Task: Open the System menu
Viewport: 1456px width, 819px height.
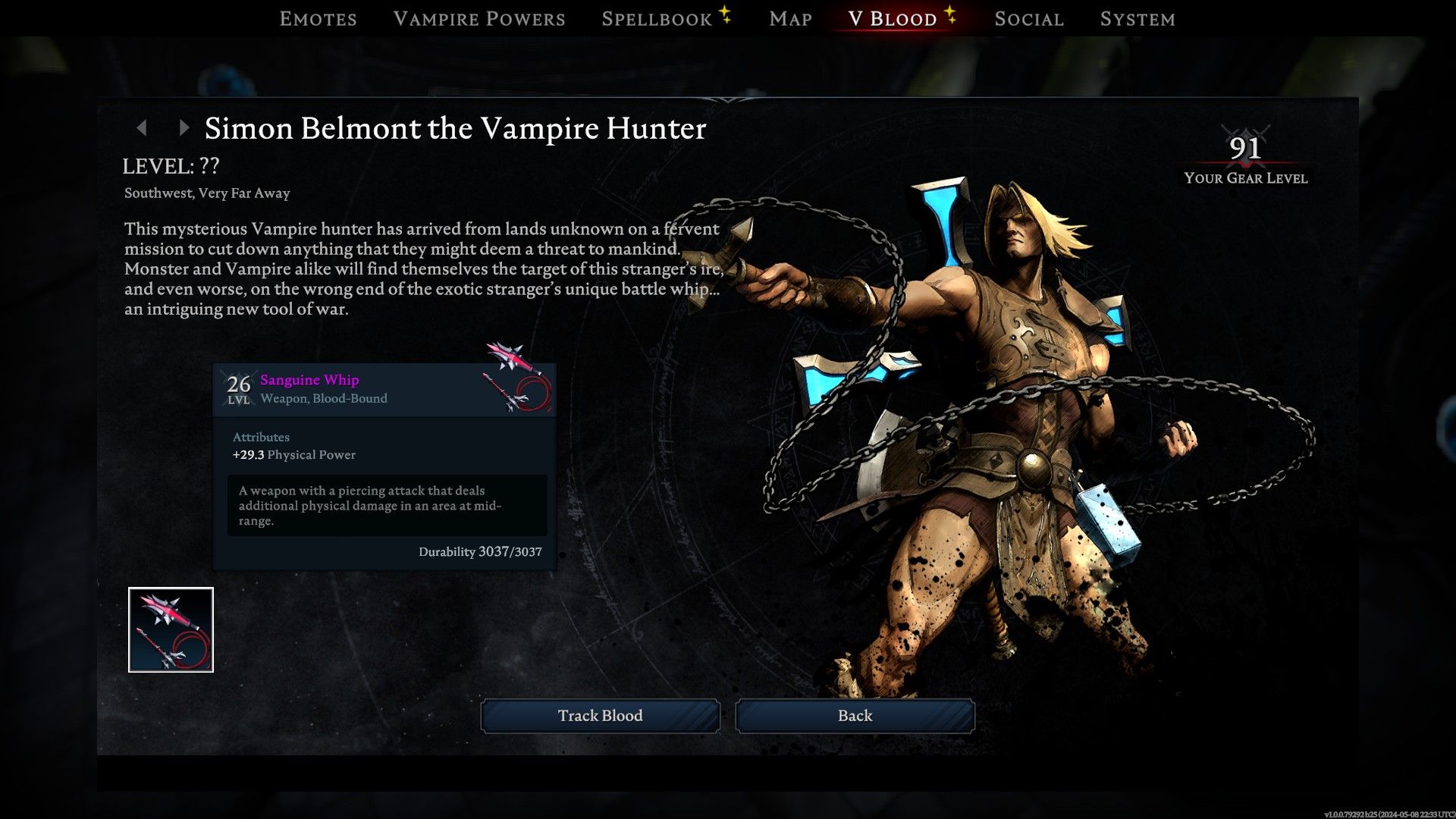Action: point(1137,18)
